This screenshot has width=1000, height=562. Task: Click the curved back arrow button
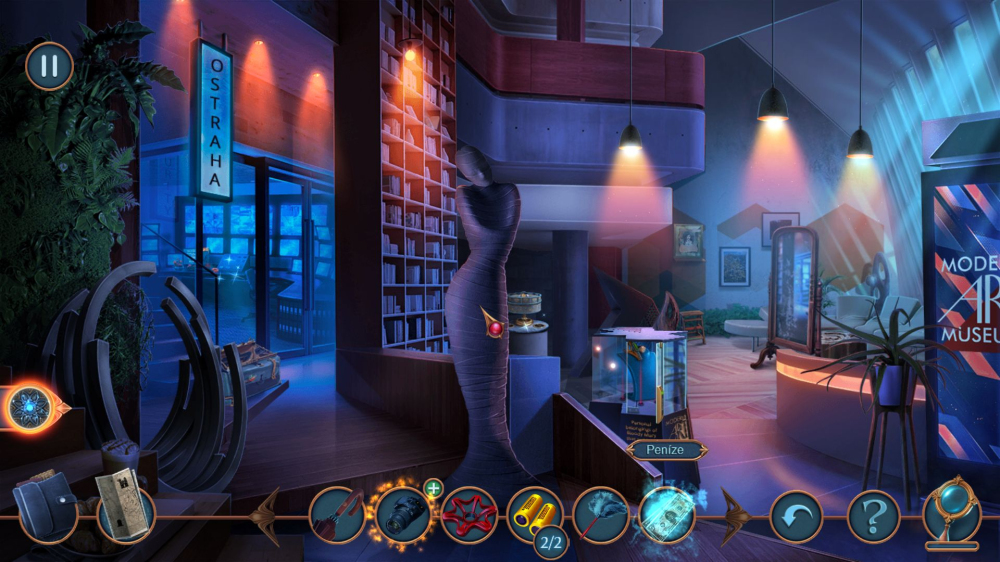coord(796,517)
